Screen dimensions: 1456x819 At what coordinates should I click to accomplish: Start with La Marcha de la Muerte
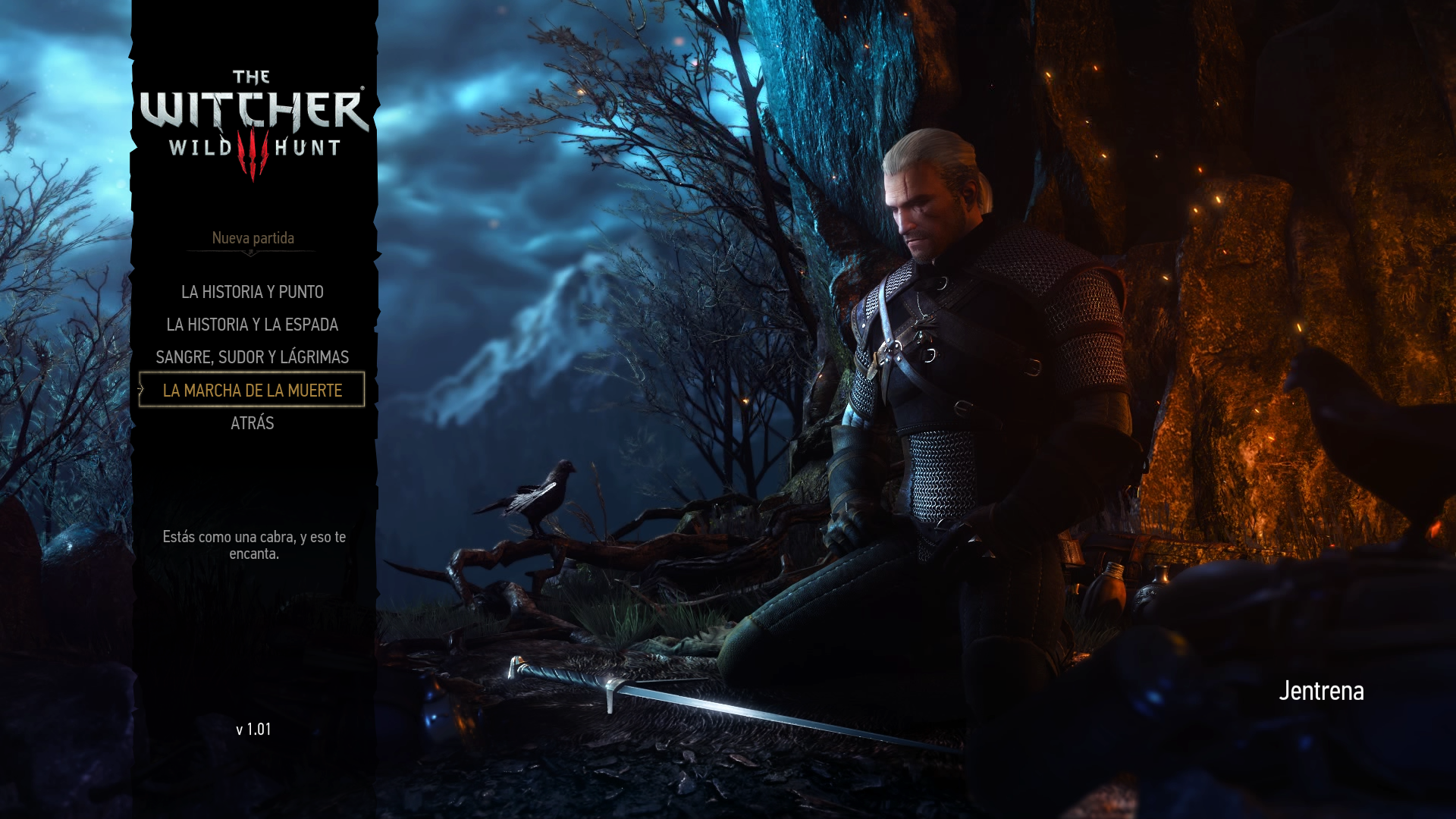(x=253, y=390)
